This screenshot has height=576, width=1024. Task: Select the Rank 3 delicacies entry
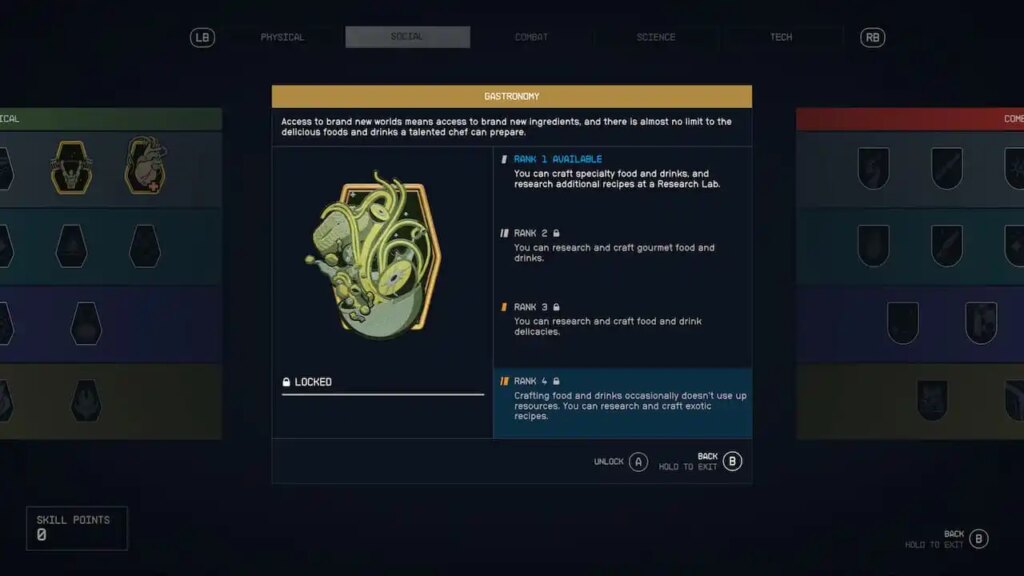(x=622, y=319)
